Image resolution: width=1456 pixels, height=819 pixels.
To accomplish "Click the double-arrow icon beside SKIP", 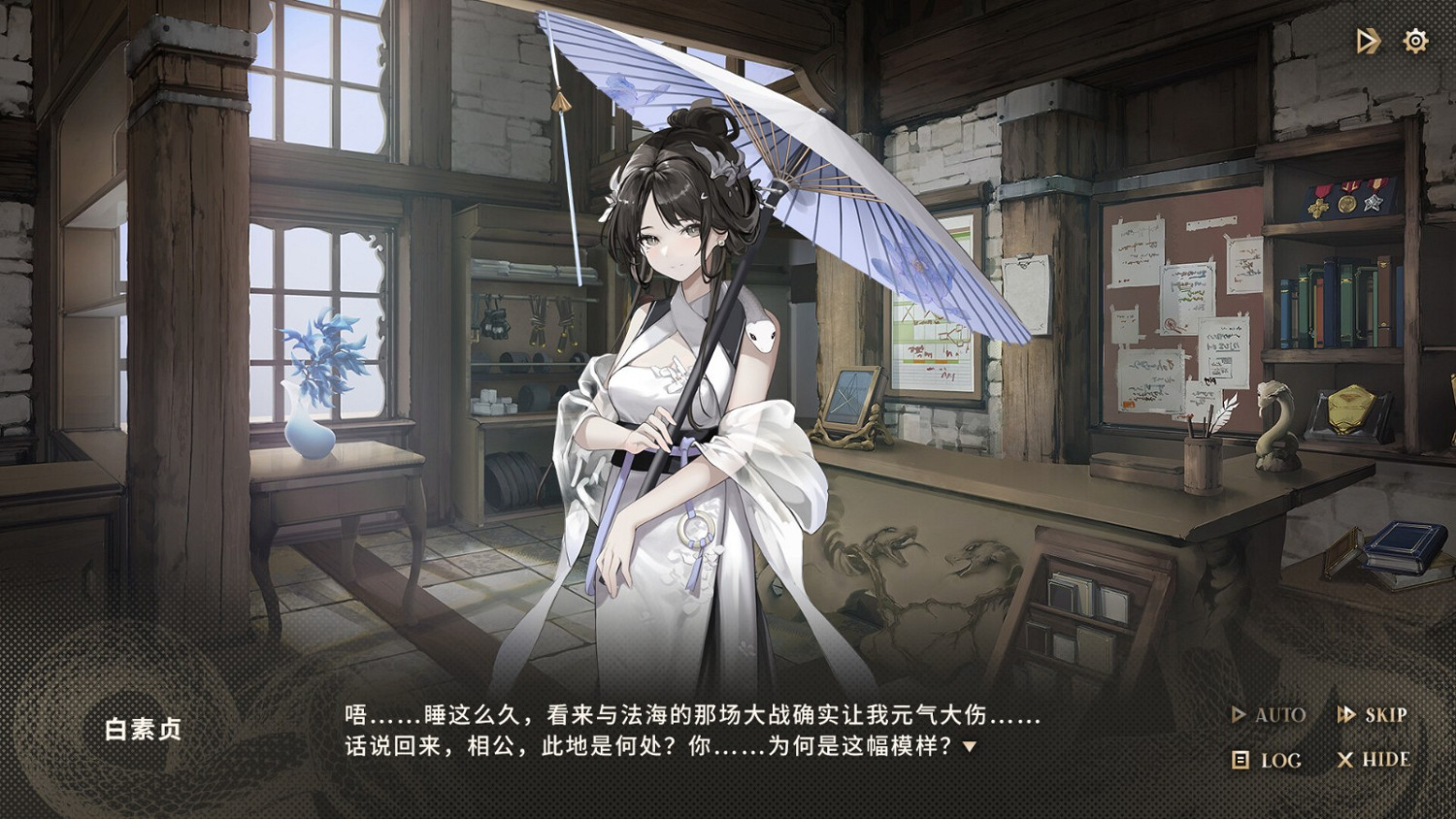I will pos(1347,716).
